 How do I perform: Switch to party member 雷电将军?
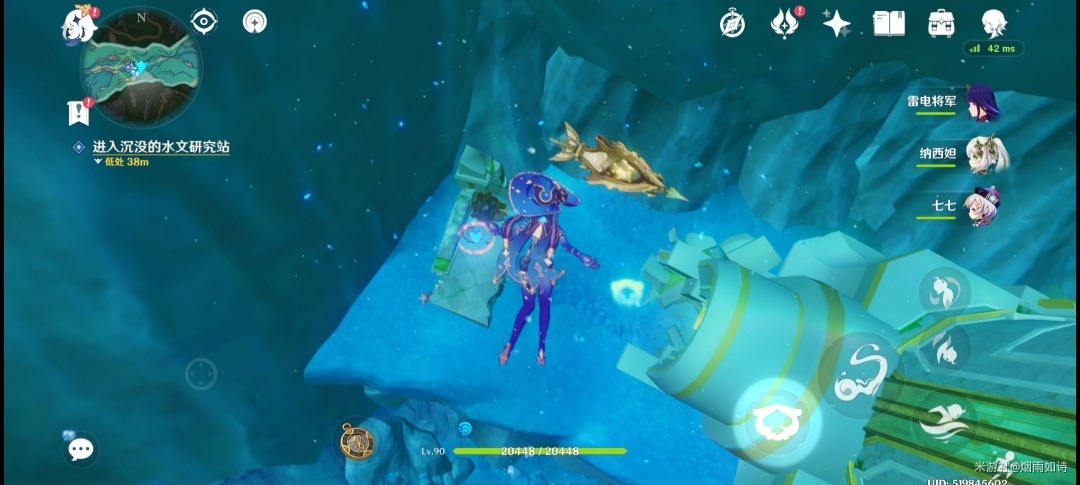click(x=988, y=101)
